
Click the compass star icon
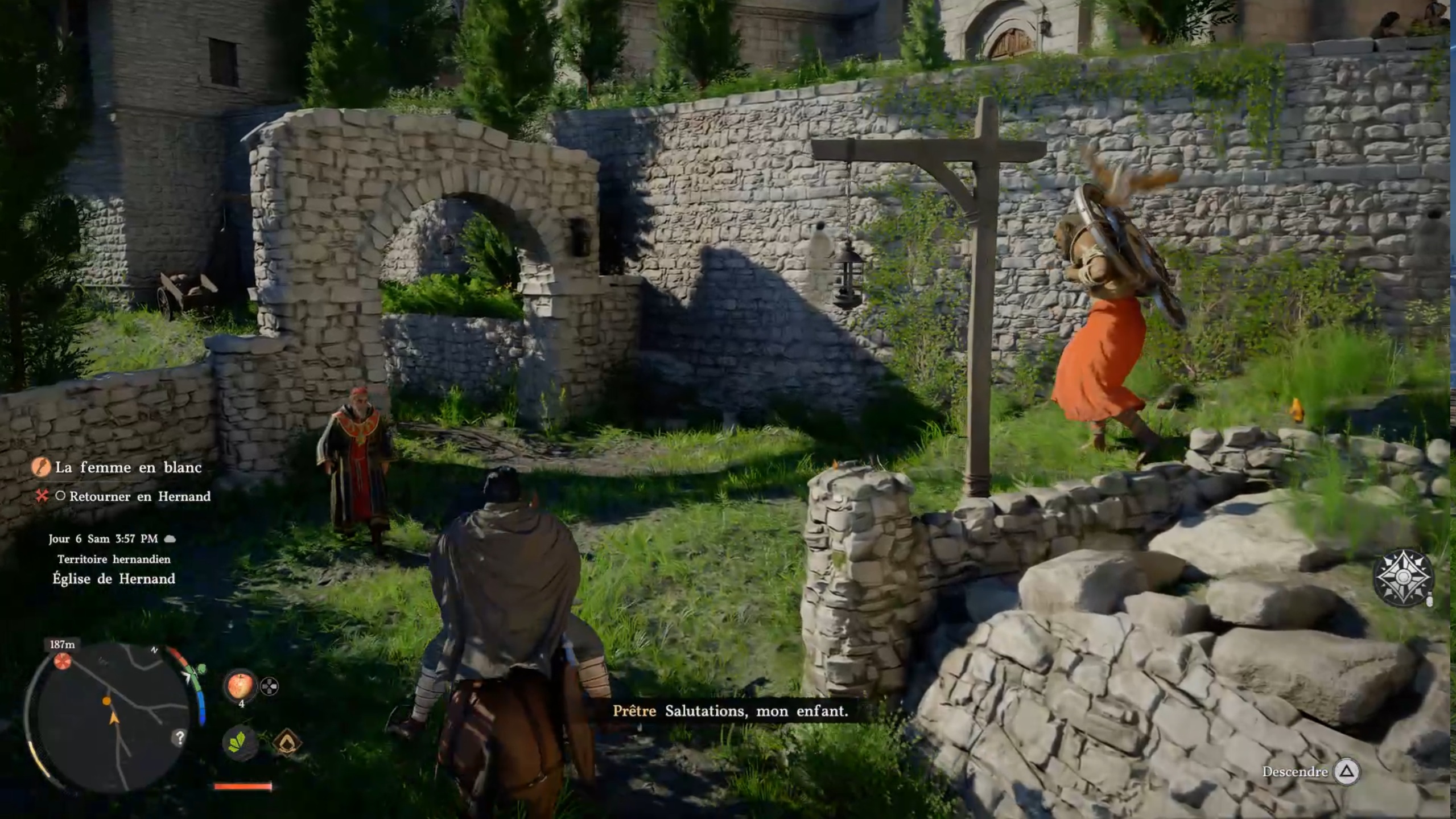coord(1403,578)
